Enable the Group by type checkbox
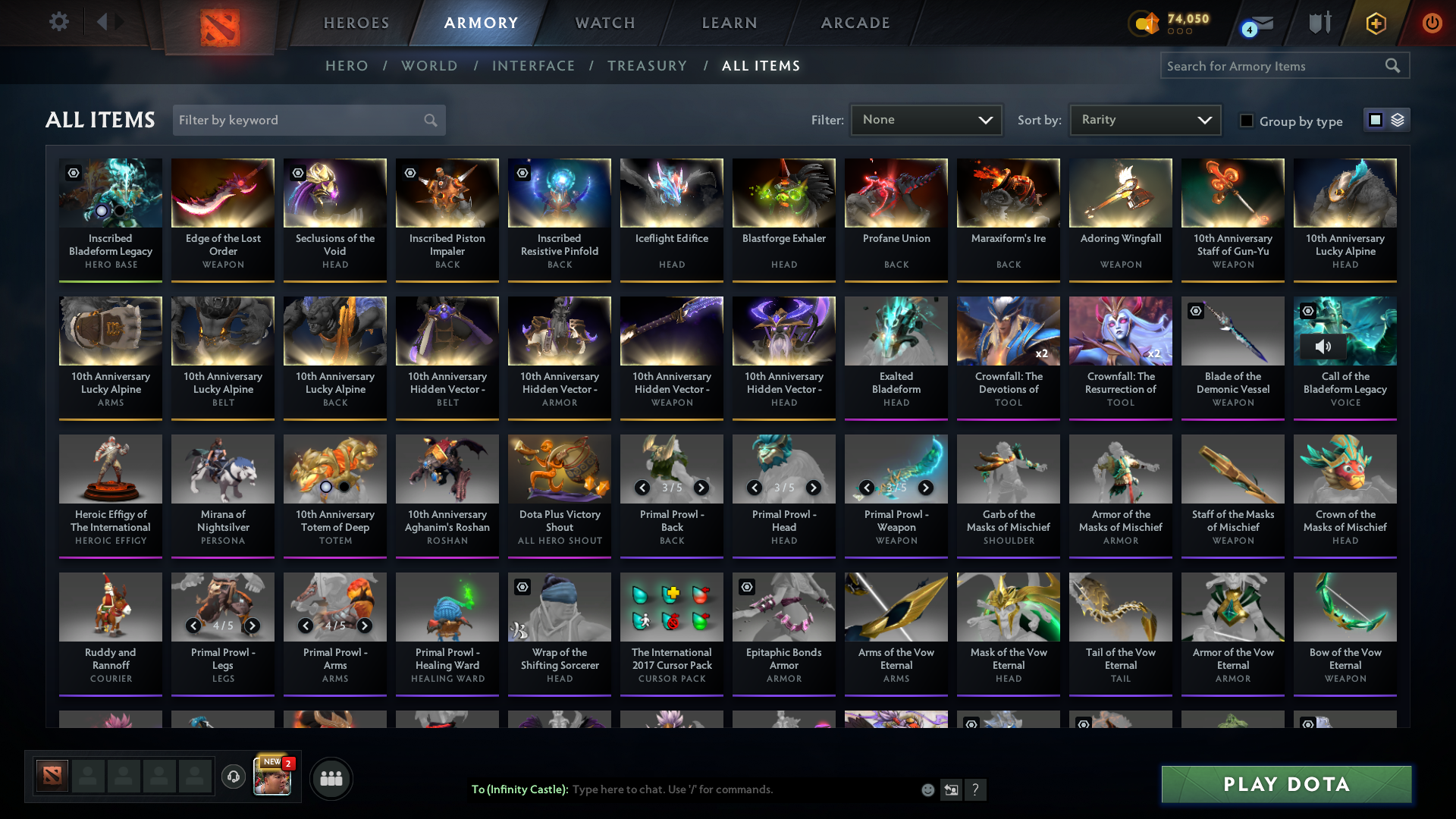 [1247, 120]
